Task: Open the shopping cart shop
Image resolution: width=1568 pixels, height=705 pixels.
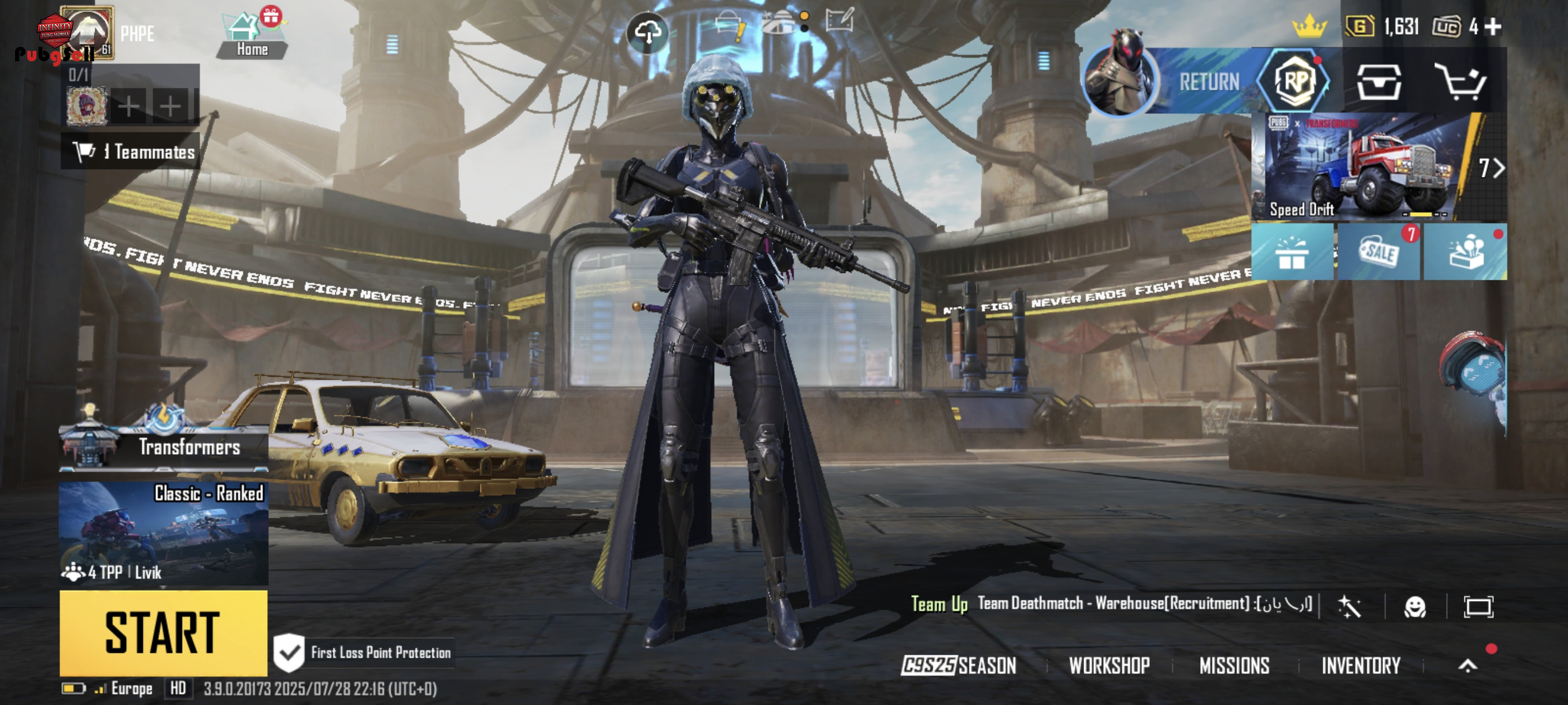Action: [1461, 81]
